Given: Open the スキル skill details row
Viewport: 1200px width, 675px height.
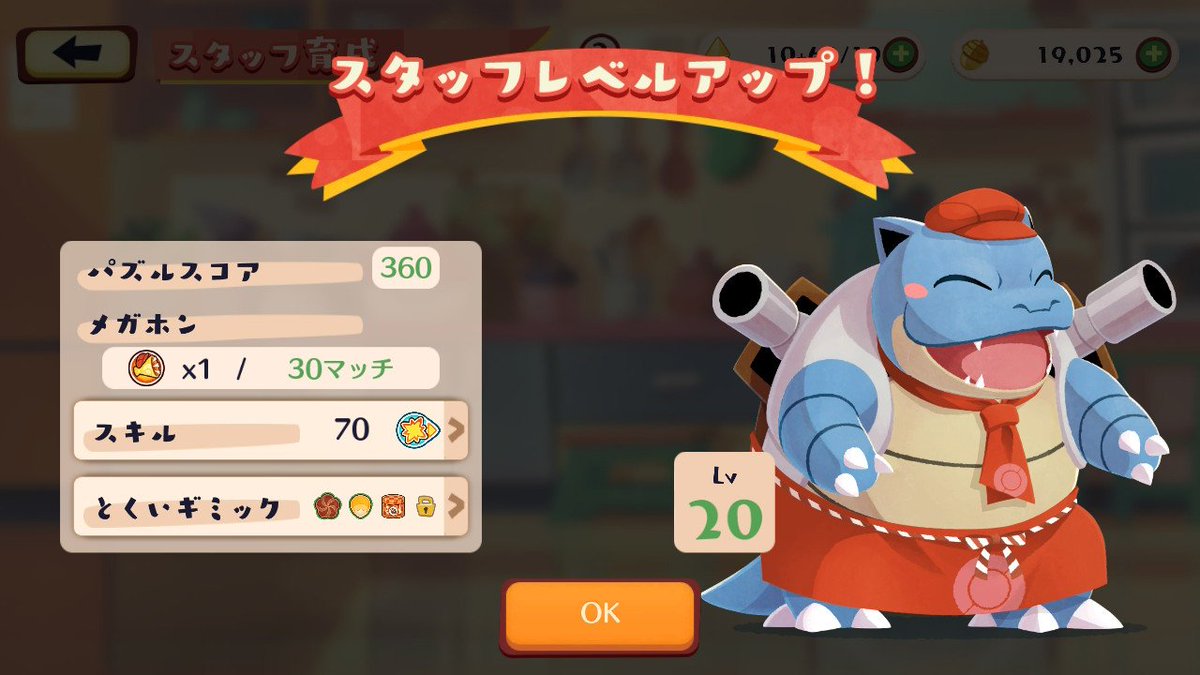Looking at the screenshot, I should click(x=270, y=431).
